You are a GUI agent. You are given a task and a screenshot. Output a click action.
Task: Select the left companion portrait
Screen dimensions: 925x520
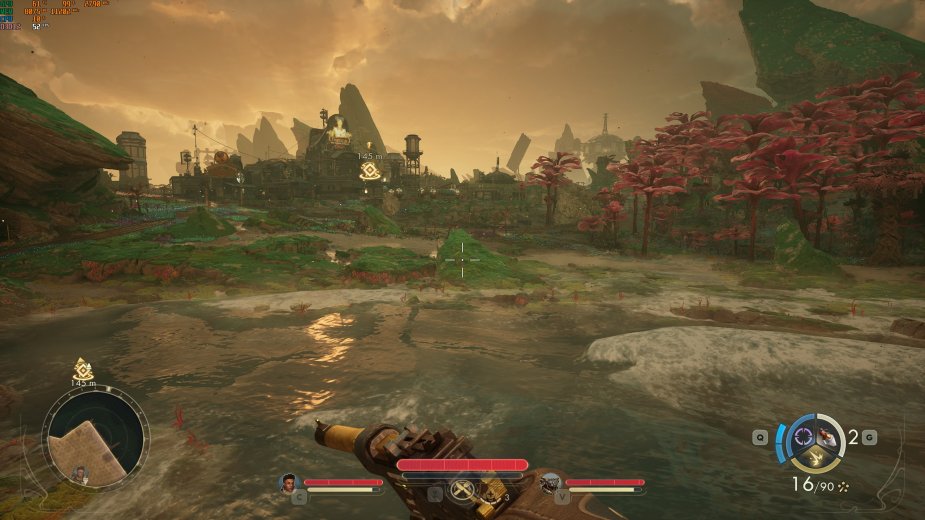pyautogui.click(x=289, y=483)
